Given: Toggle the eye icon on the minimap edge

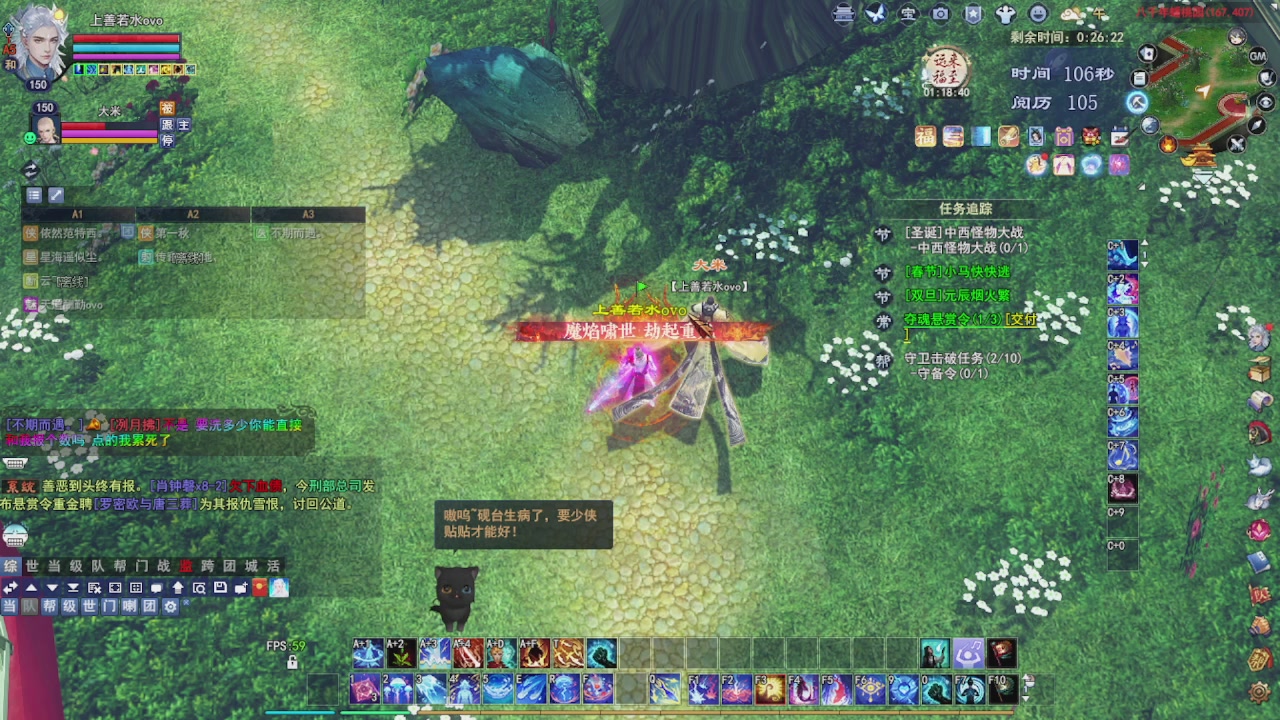Looking at the screenshot, I should [1266, 103].
